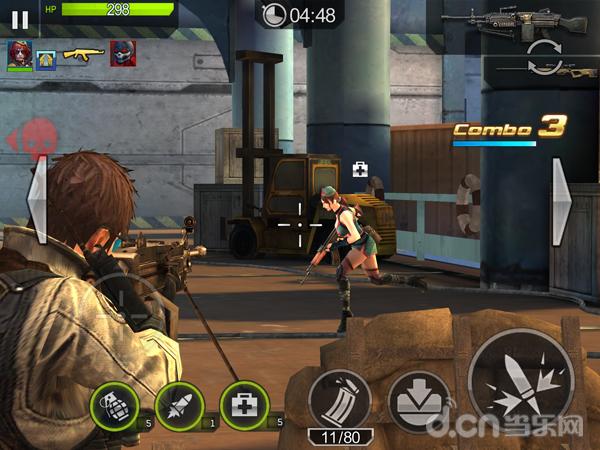Screen dimensions: 600x450
Task: Move to the left cover position
Action: point(36,202)
